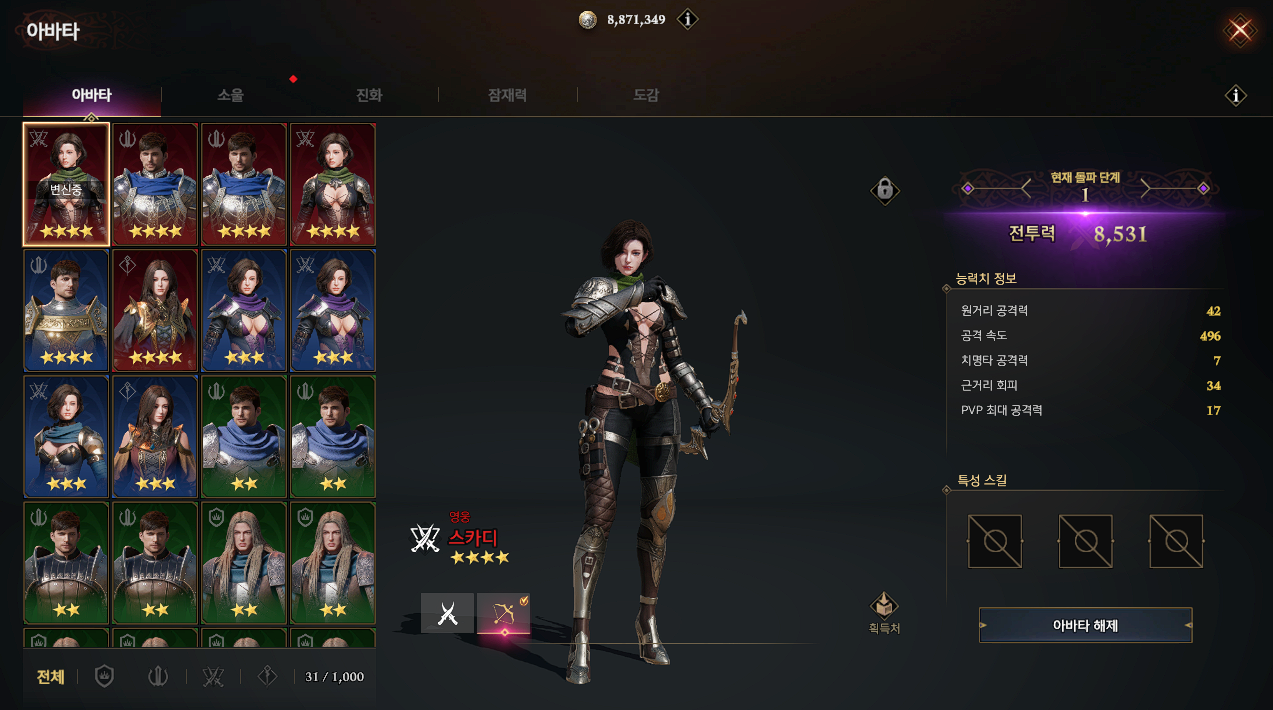
Task: Open the 획득처 source info
Action: click(x=884, y=612)
